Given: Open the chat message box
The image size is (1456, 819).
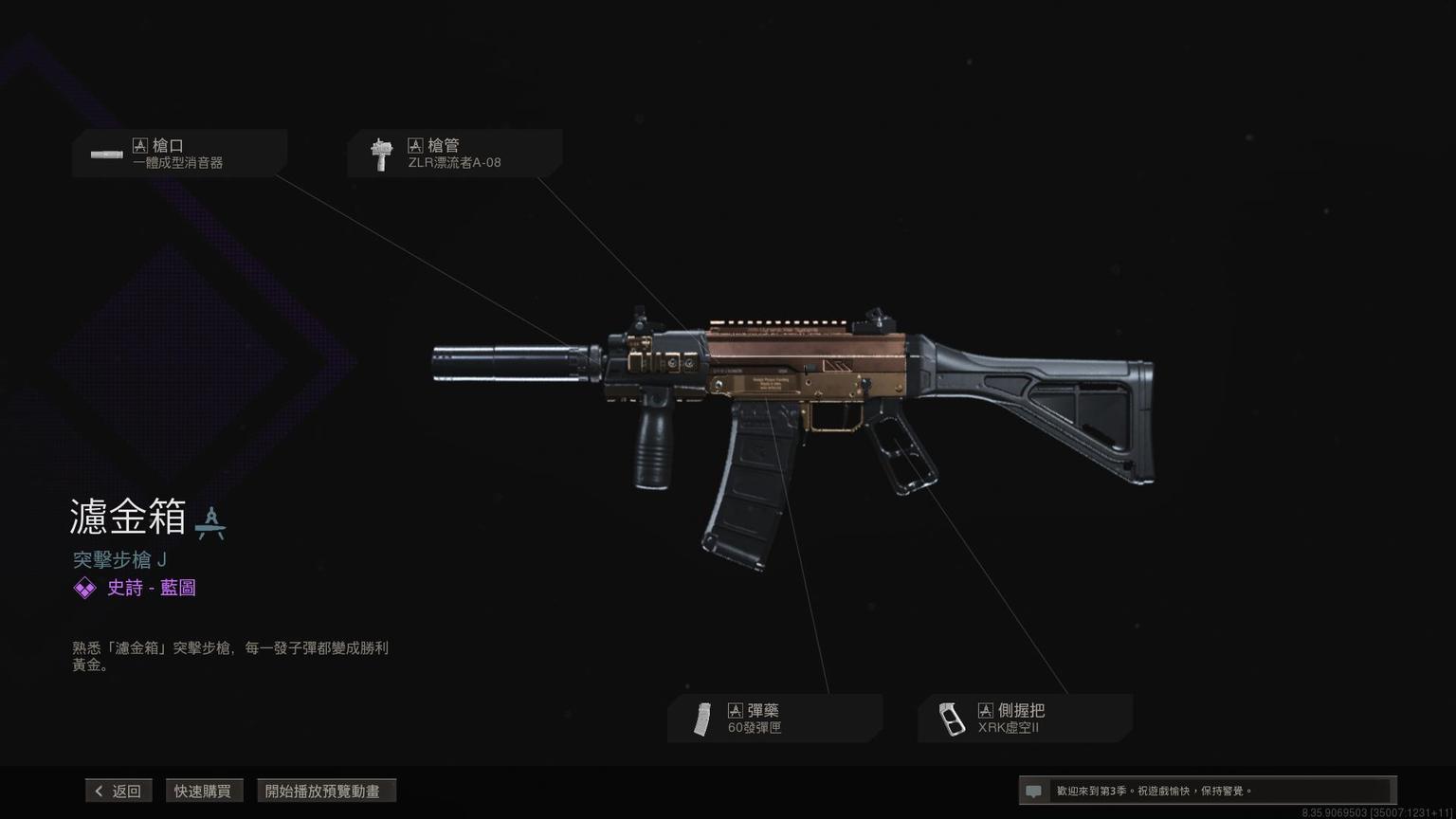Looking at the screenshot, I should (1206, 791).
